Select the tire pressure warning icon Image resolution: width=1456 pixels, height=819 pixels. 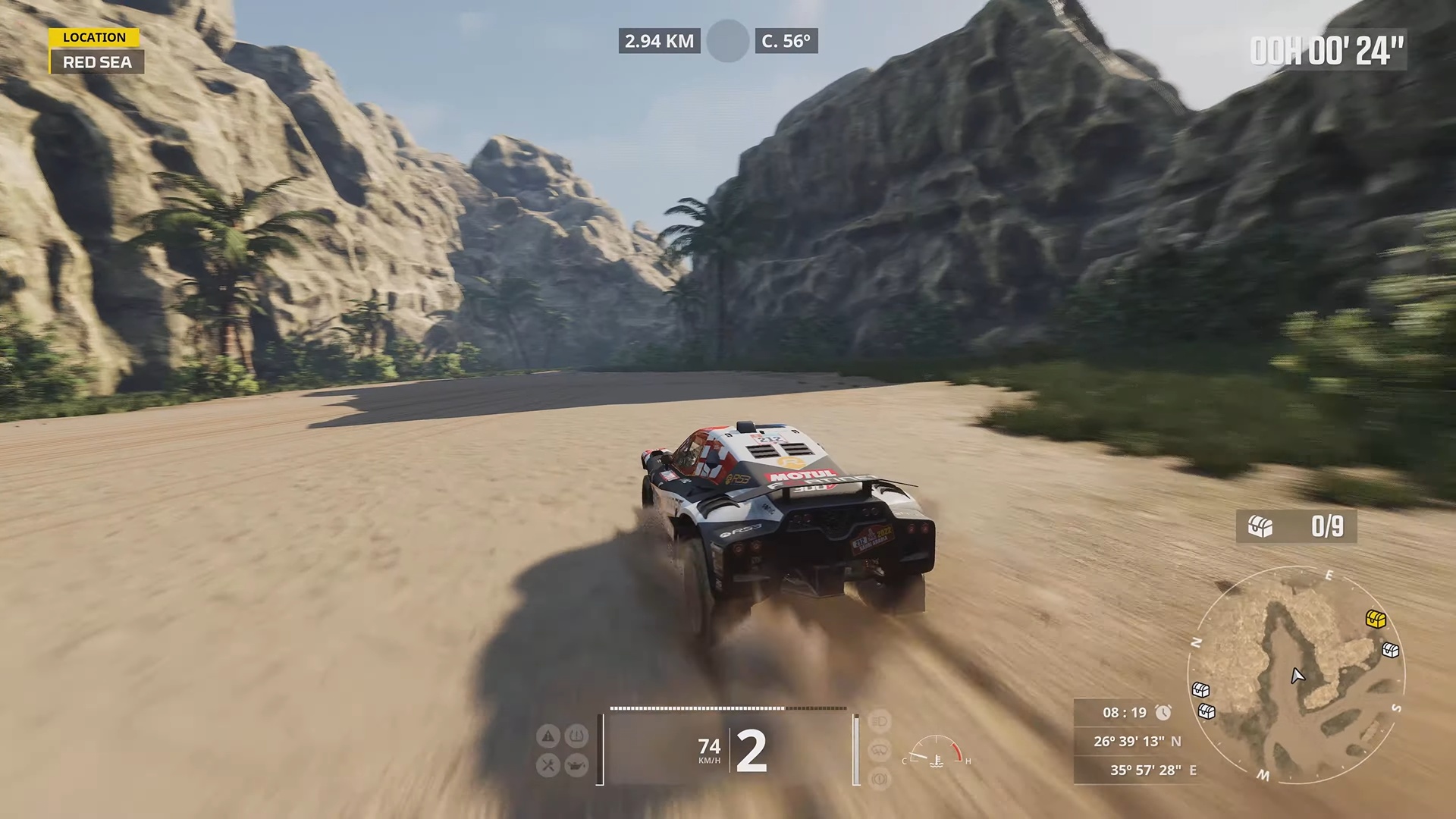point(577,736)
